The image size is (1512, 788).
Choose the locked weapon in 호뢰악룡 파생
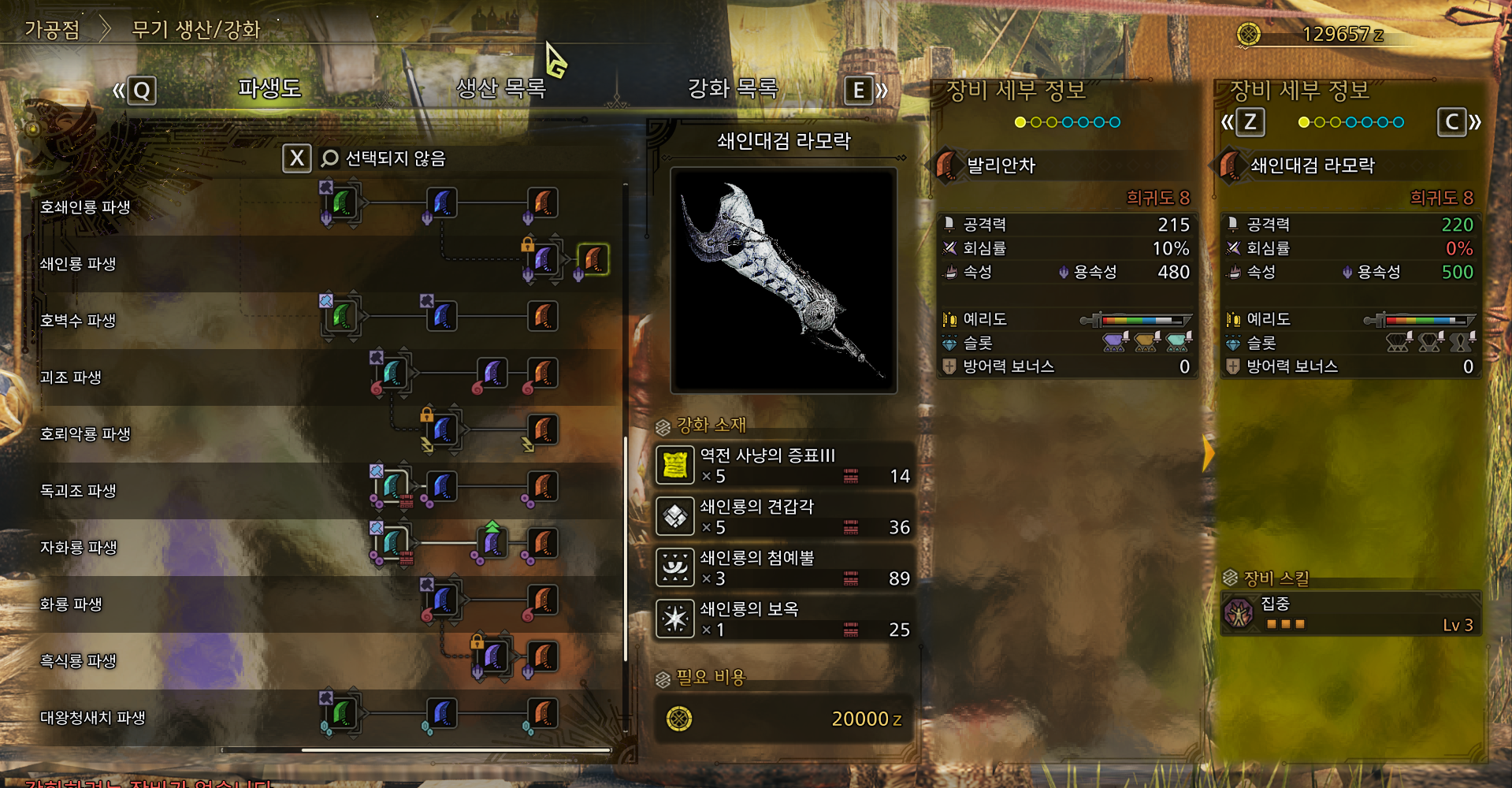coord(443,430)
